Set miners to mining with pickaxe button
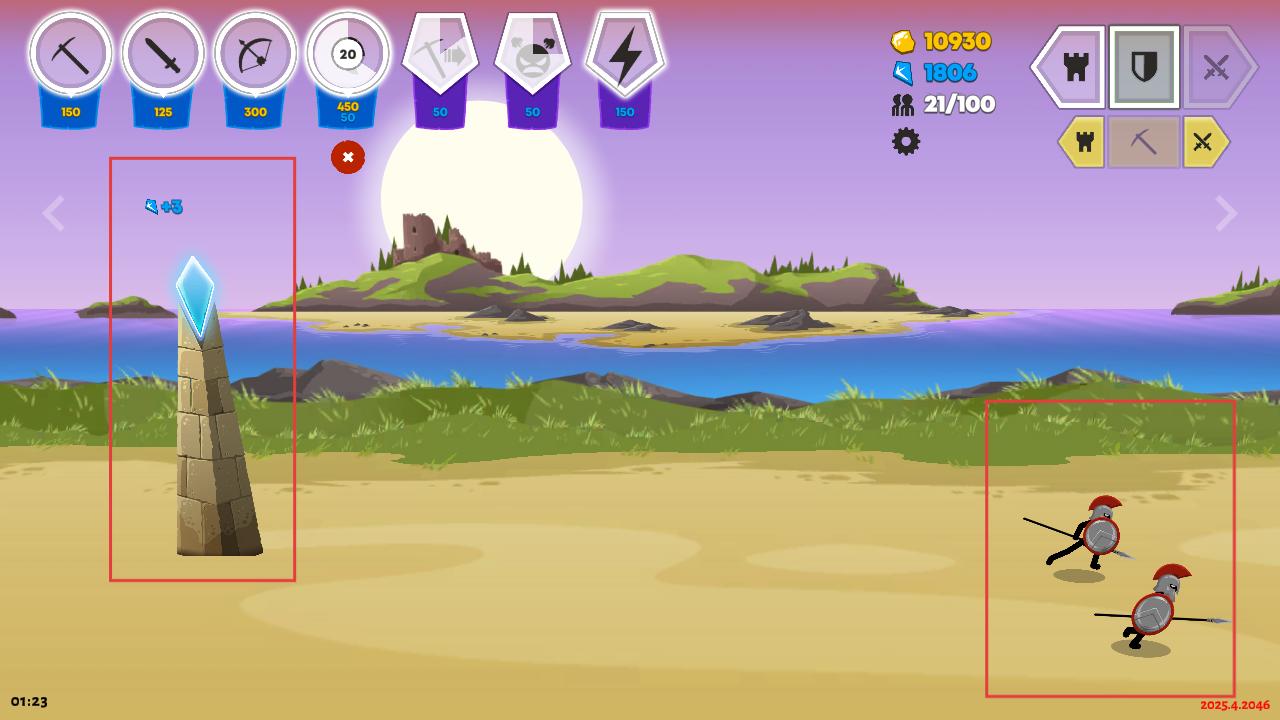1280x720 pixels. (x=1143, y=142)
